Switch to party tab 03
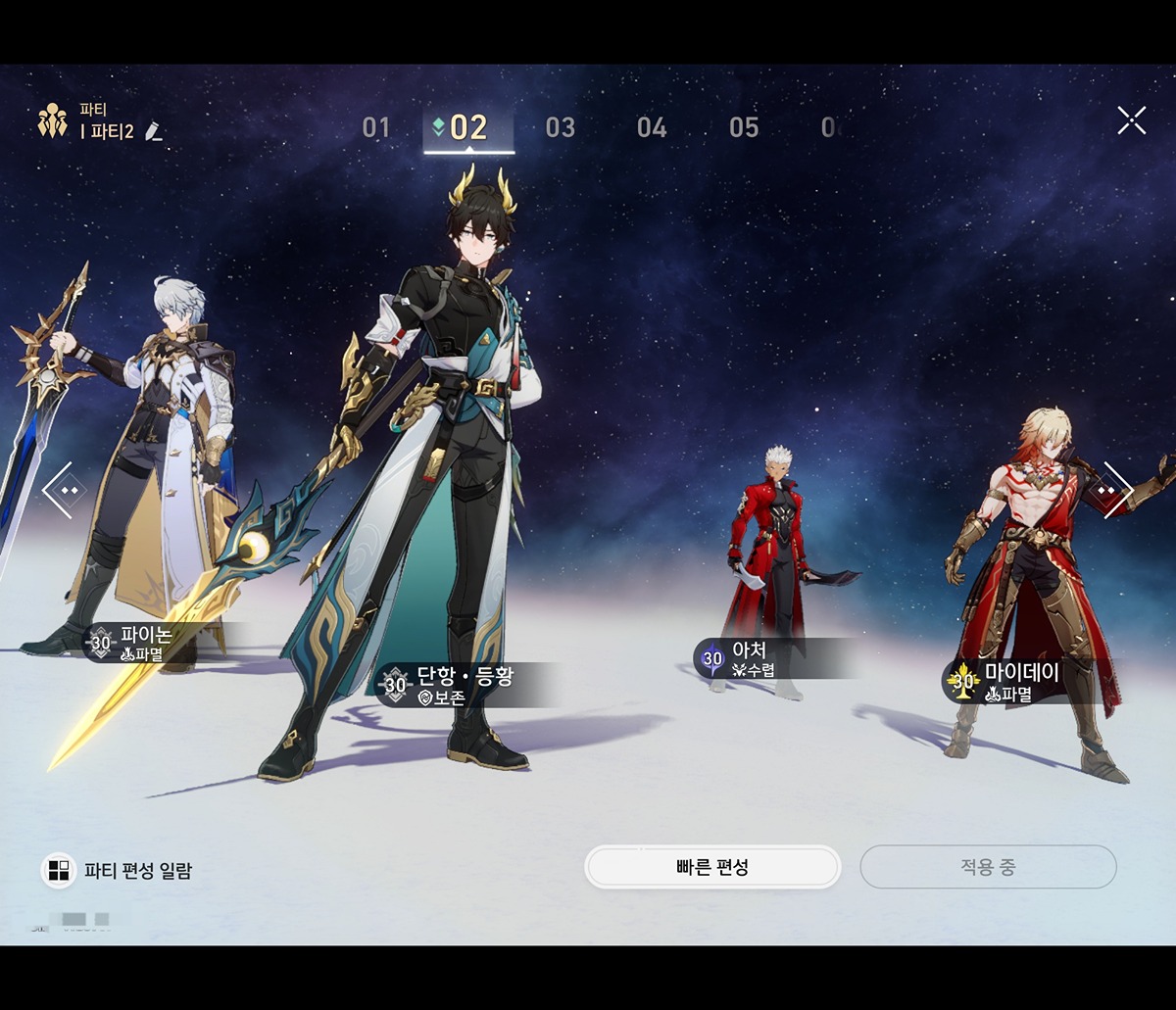Screen dimensions: 1176x1010 [x=560, y=127]
